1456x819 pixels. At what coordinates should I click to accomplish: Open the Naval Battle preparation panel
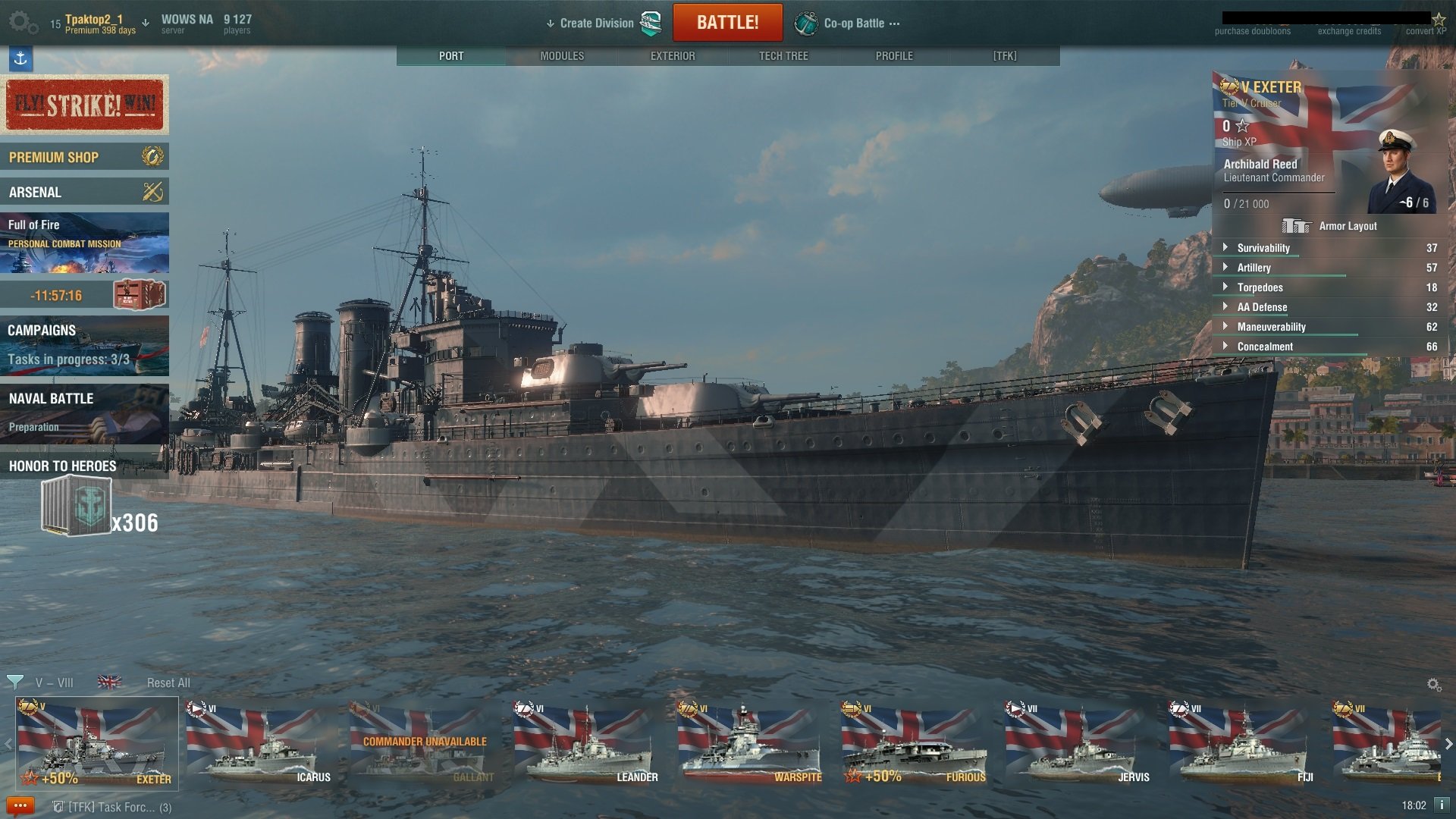[84, 413]
